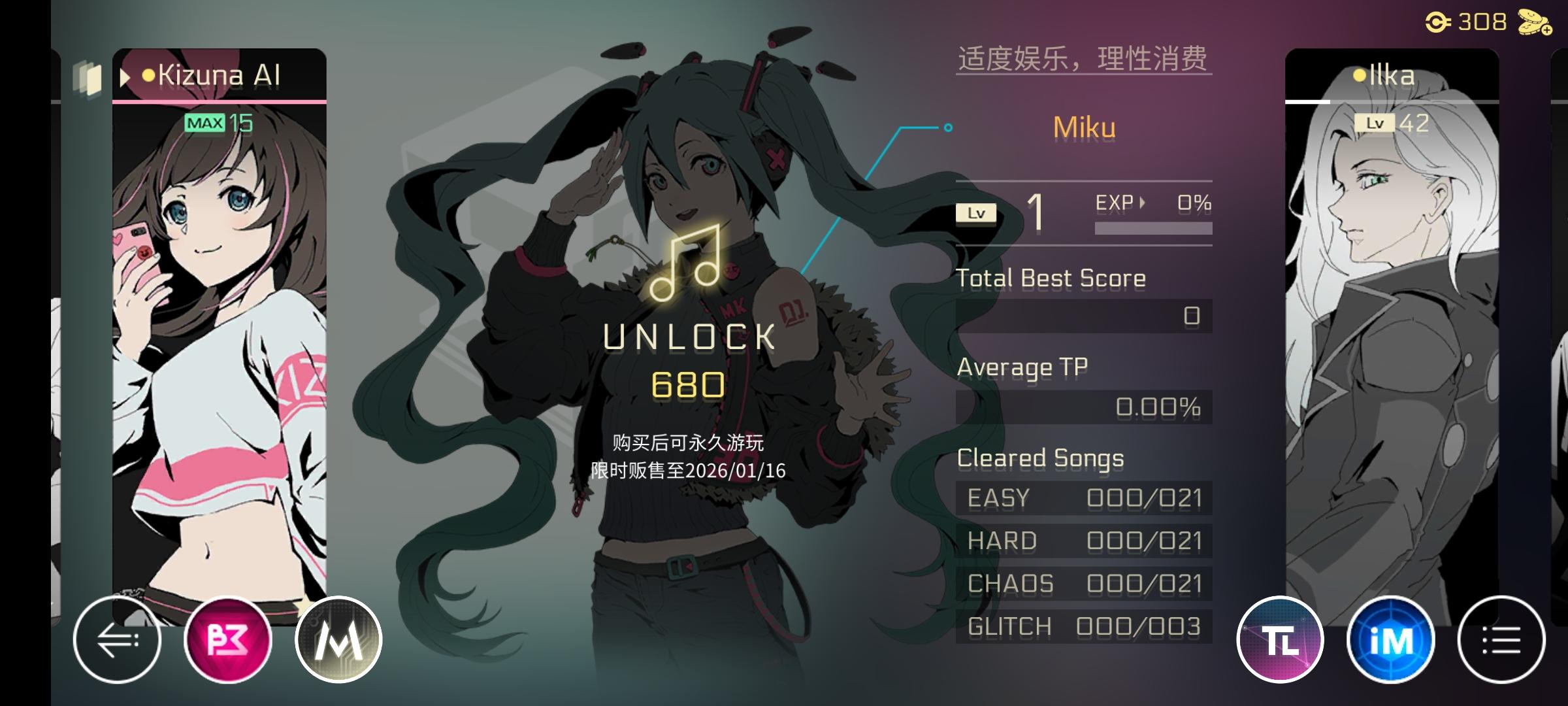The width and height of the screenshot is (1568, 706).
Task: Click the add currency coin icon
Action: coord(1533,22)
